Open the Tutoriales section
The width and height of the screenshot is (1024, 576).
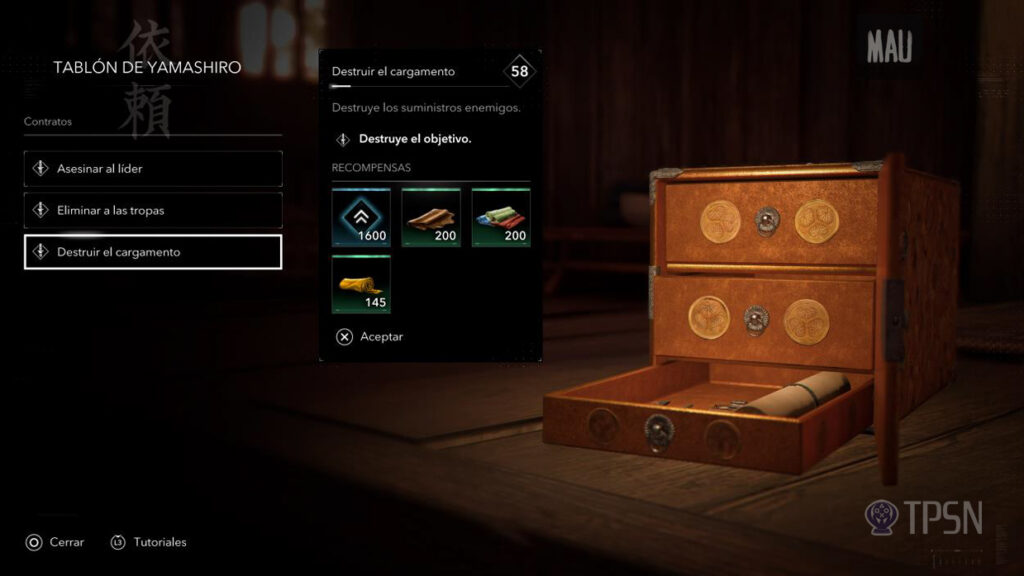pos(149,542)
